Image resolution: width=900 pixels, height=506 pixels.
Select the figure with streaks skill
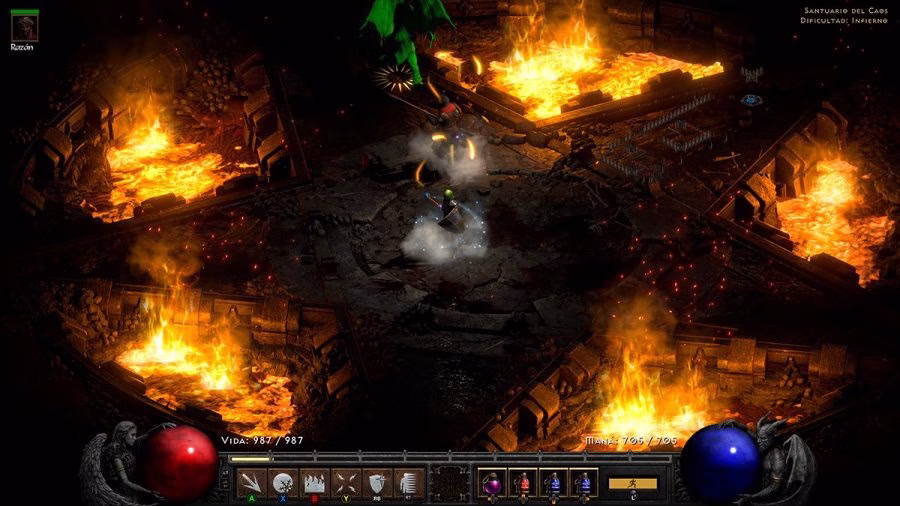click(407, 482)
